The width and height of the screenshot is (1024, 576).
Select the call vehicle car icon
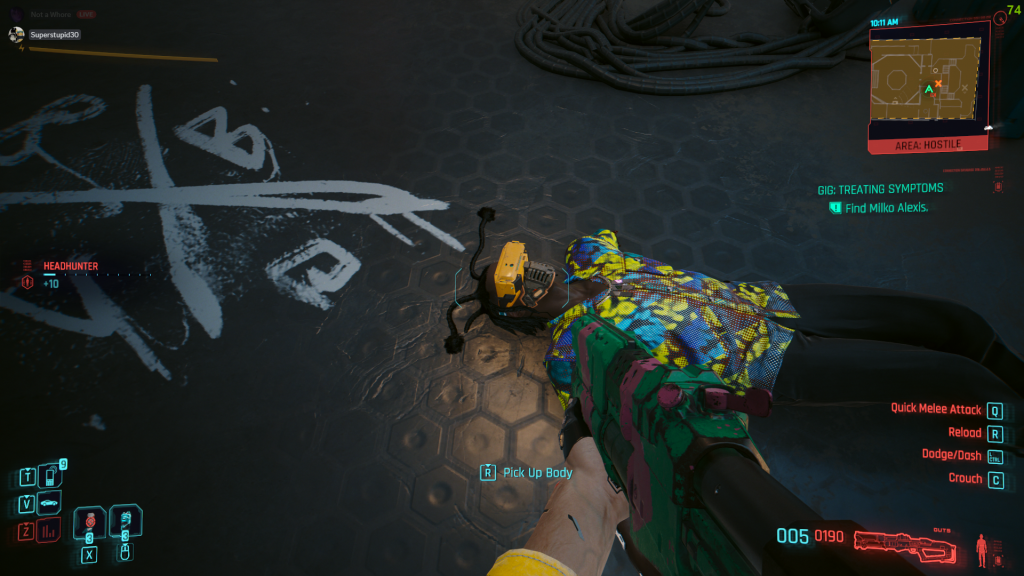[49, 502]
